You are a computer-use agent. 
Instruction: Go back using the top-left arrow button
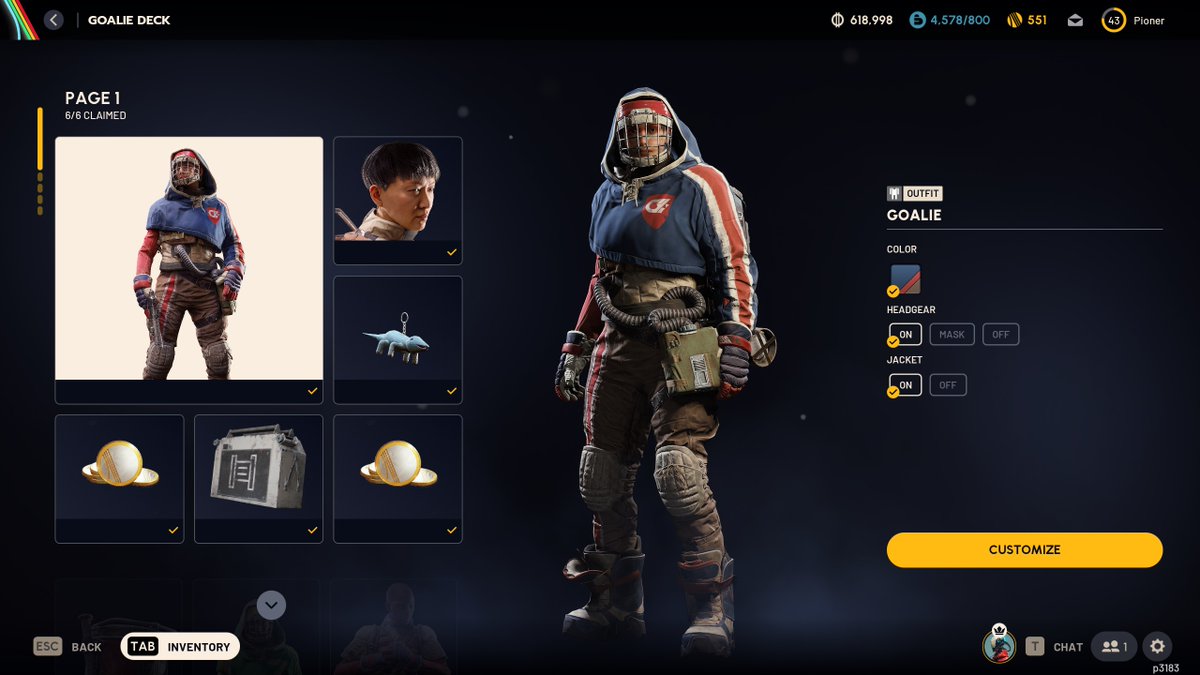coord(54,20)
